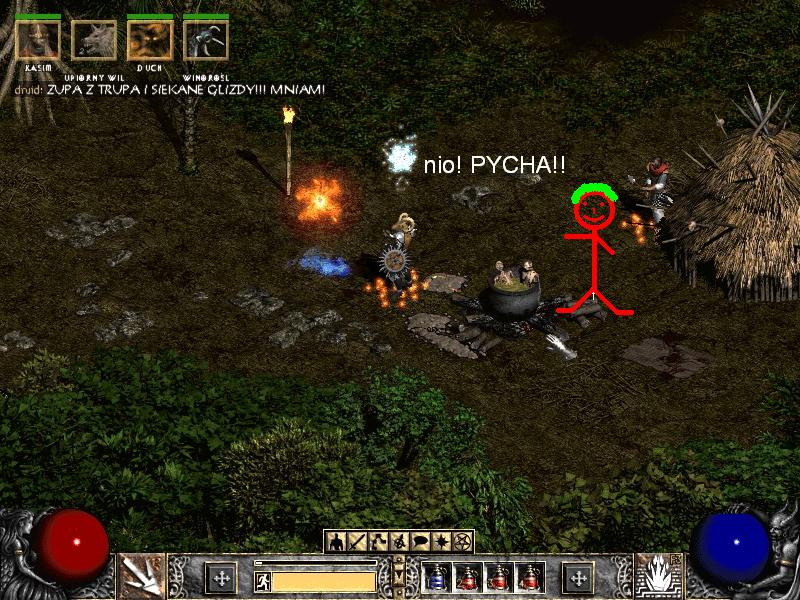Click the Kasim mercenary portrait
This screenshot has height=600, width=800.
(x=38, y=41)
